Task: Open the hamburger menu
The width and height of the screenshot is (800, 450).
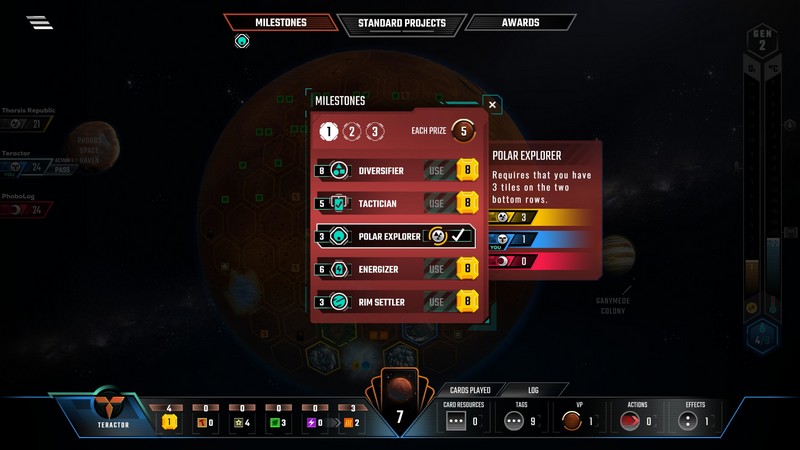Action: pos(40,23)
